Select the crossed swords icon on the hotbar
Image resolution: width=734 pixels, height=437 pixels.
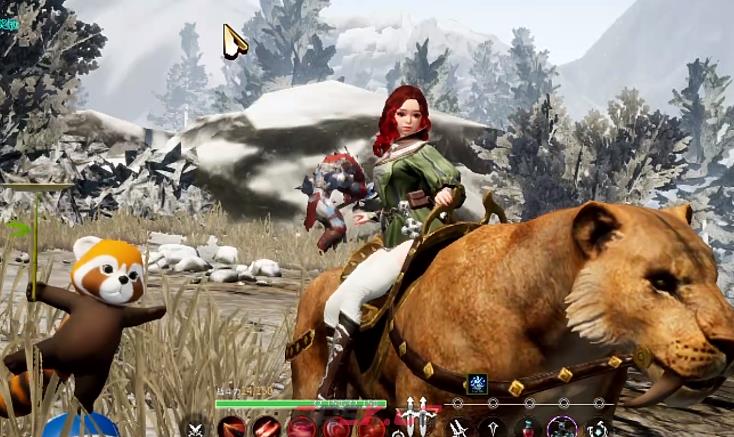coord(197,429)
